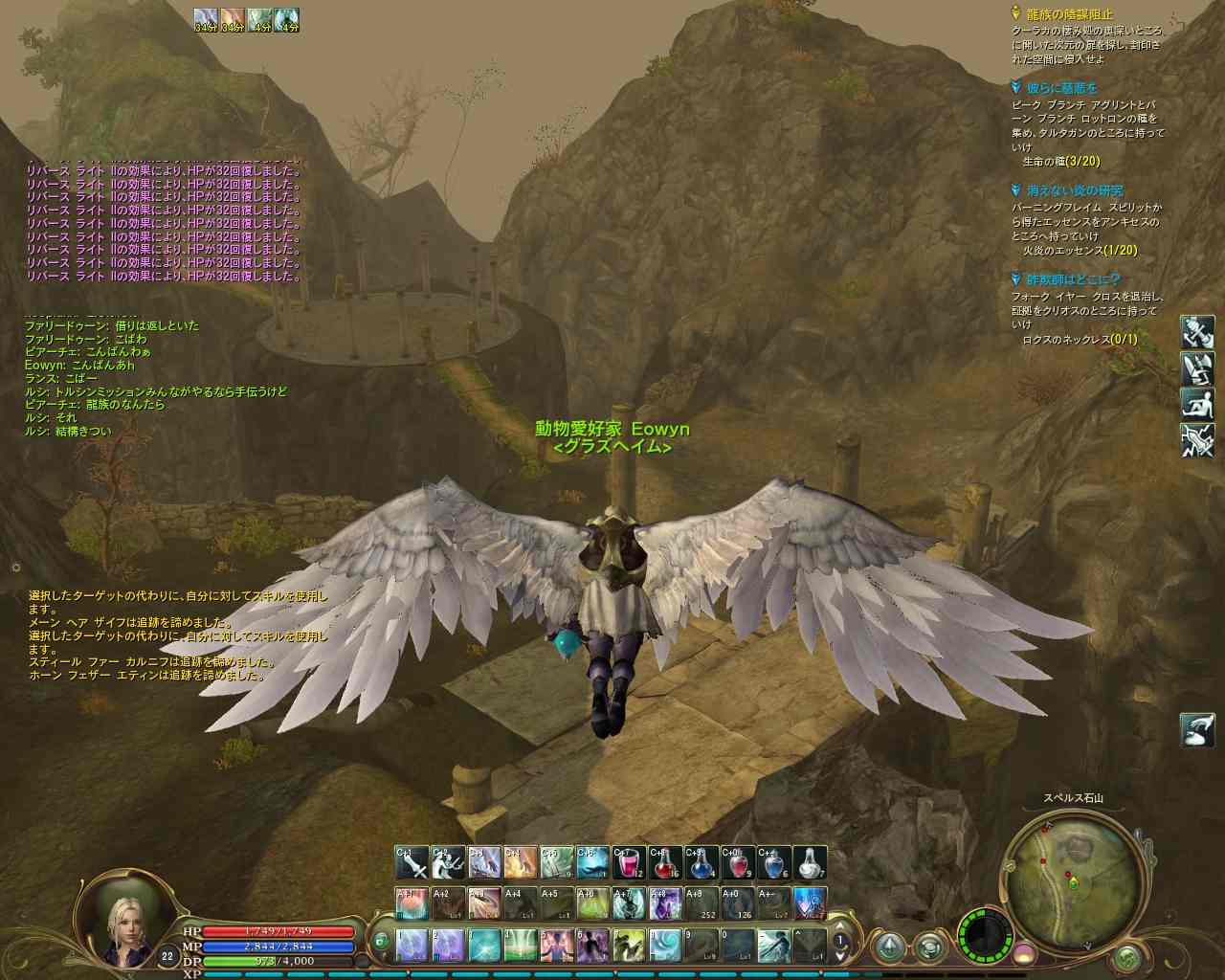The height and width of the screenshot is (980, 1225).
Task: Activate the swirling cyan vortex skill in slot 8
Action: (664, 946)
